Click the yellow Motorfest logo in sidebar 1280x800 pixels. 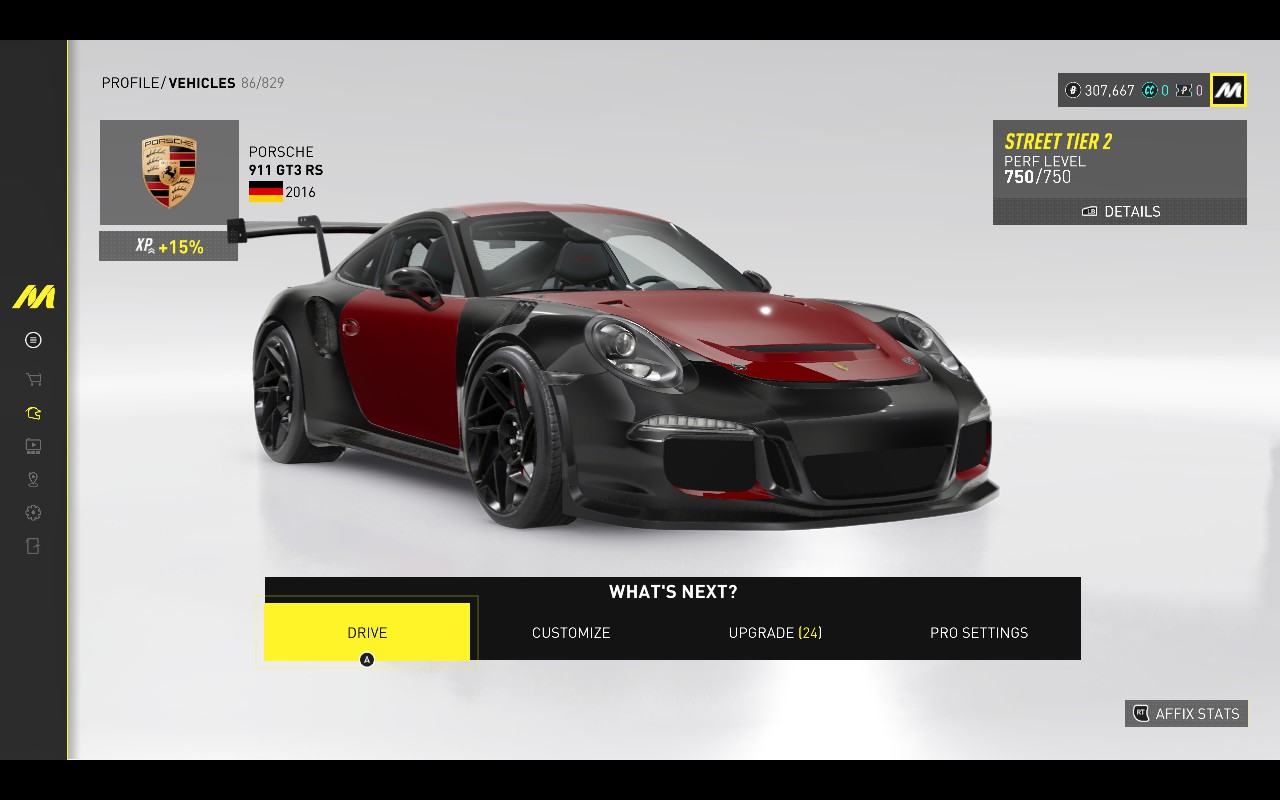33,297
